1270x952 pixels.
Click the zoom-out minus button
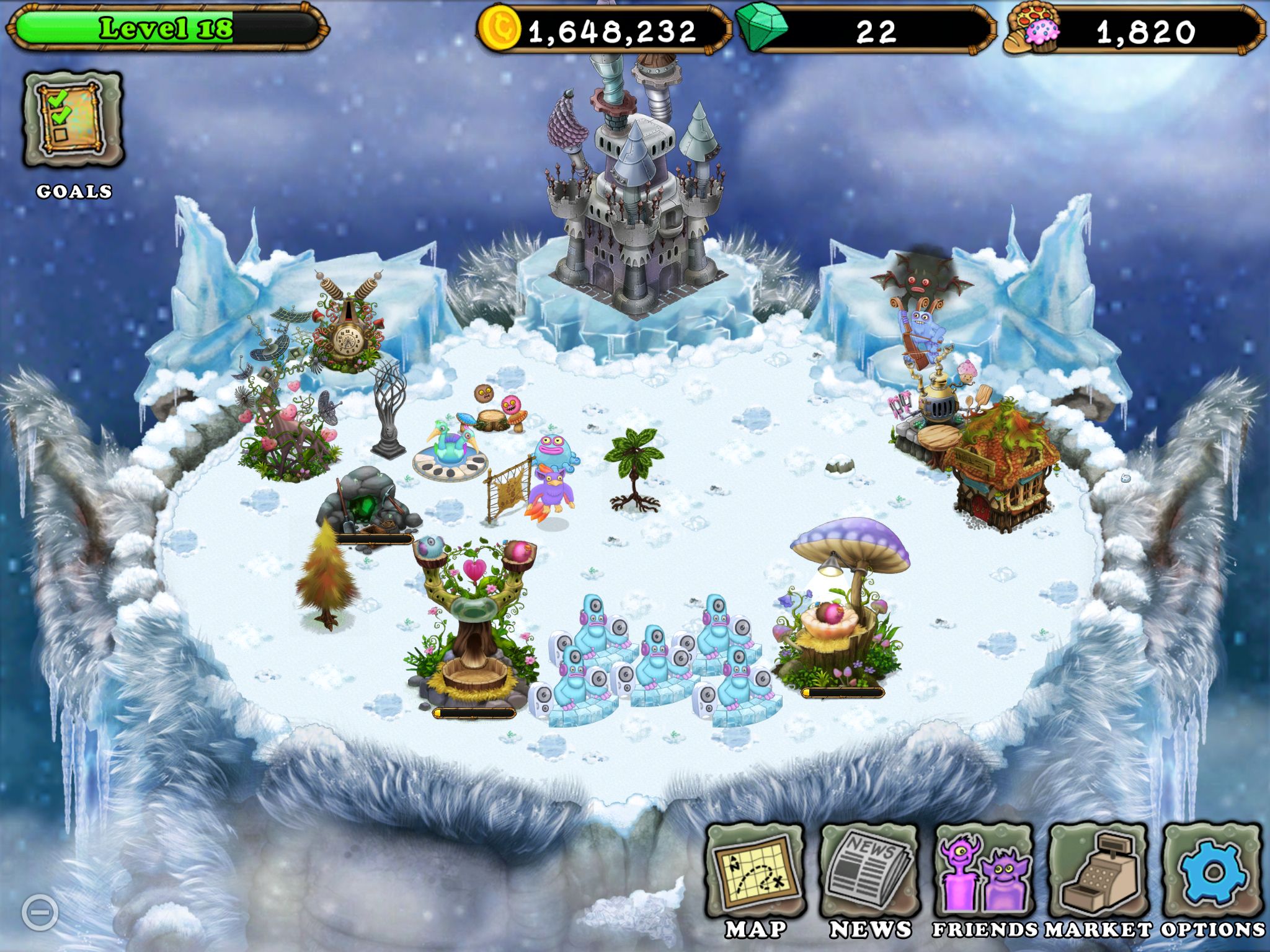tap(40, 912)
